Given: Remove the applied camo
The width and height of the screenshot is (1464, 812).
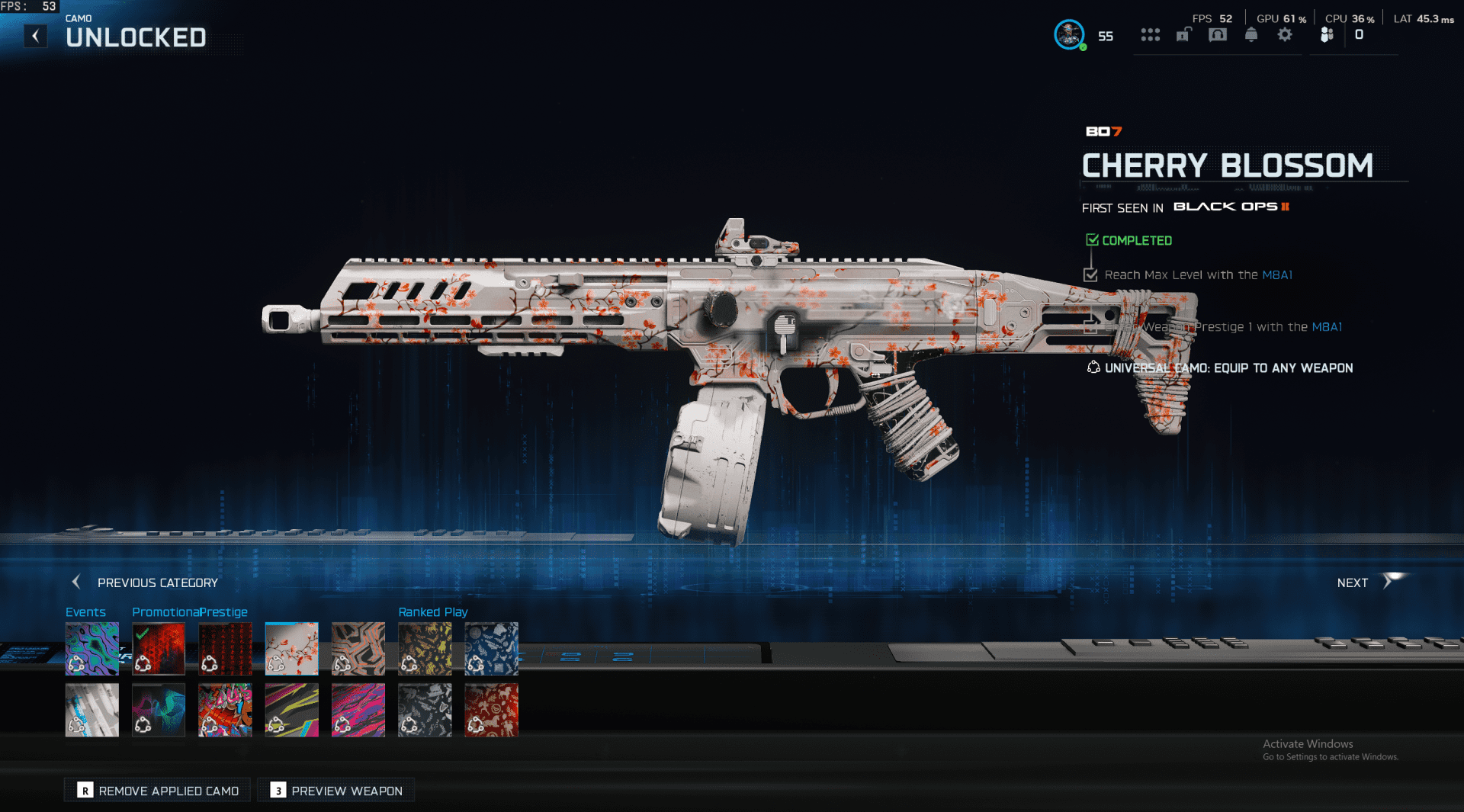Looking at the screenshot, I should coord(158,791).
